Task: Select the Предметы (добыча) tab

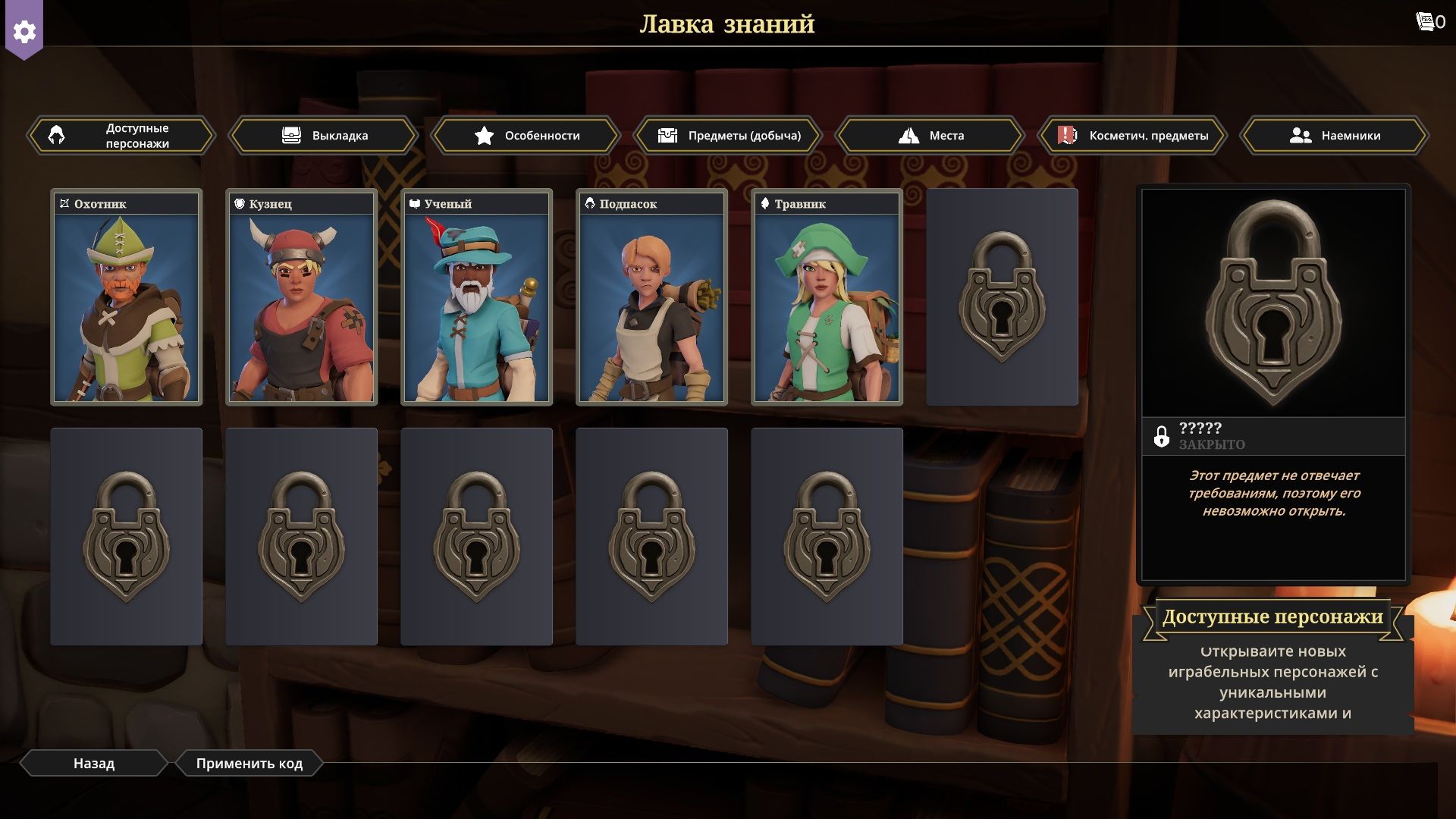Action: tap(729, 136)
